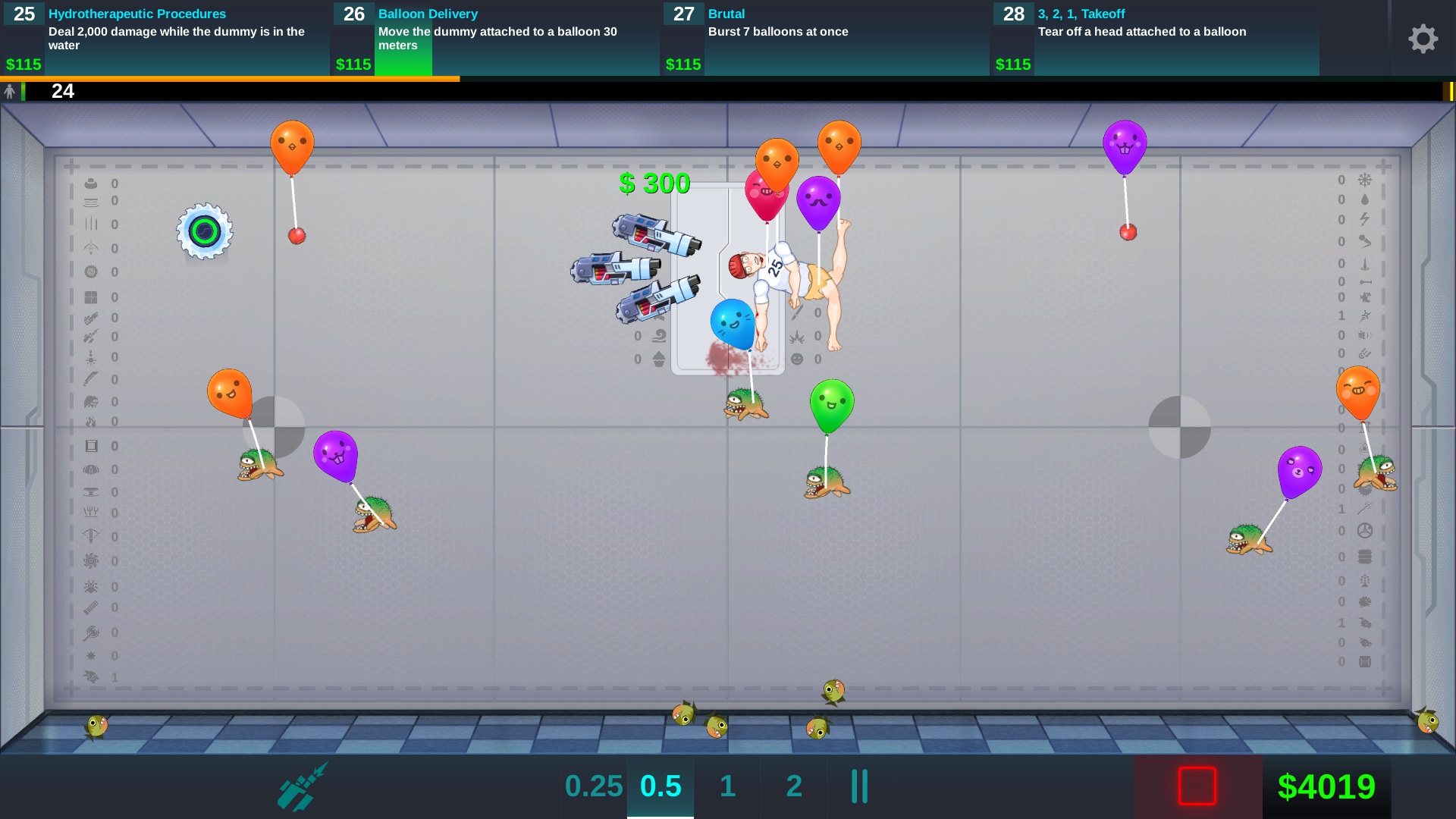Click the Balloon Delivery quest header
The width and height of the screenshot is (1456, 819).
point(427,14)
